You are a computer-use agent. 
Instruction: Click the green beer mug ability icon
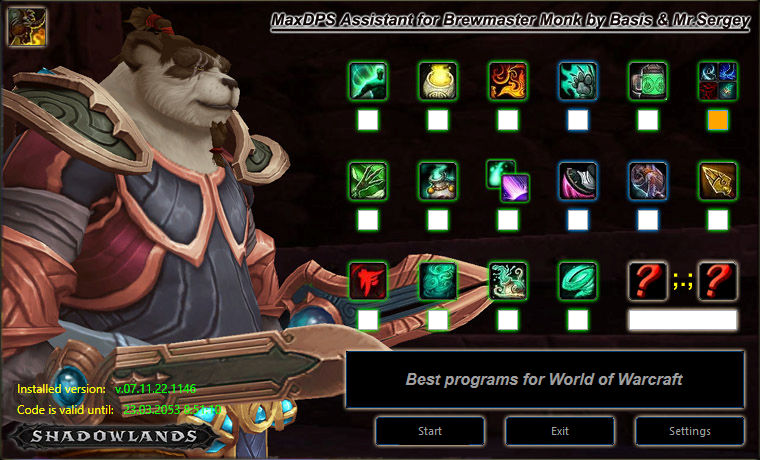coord(647,81)
